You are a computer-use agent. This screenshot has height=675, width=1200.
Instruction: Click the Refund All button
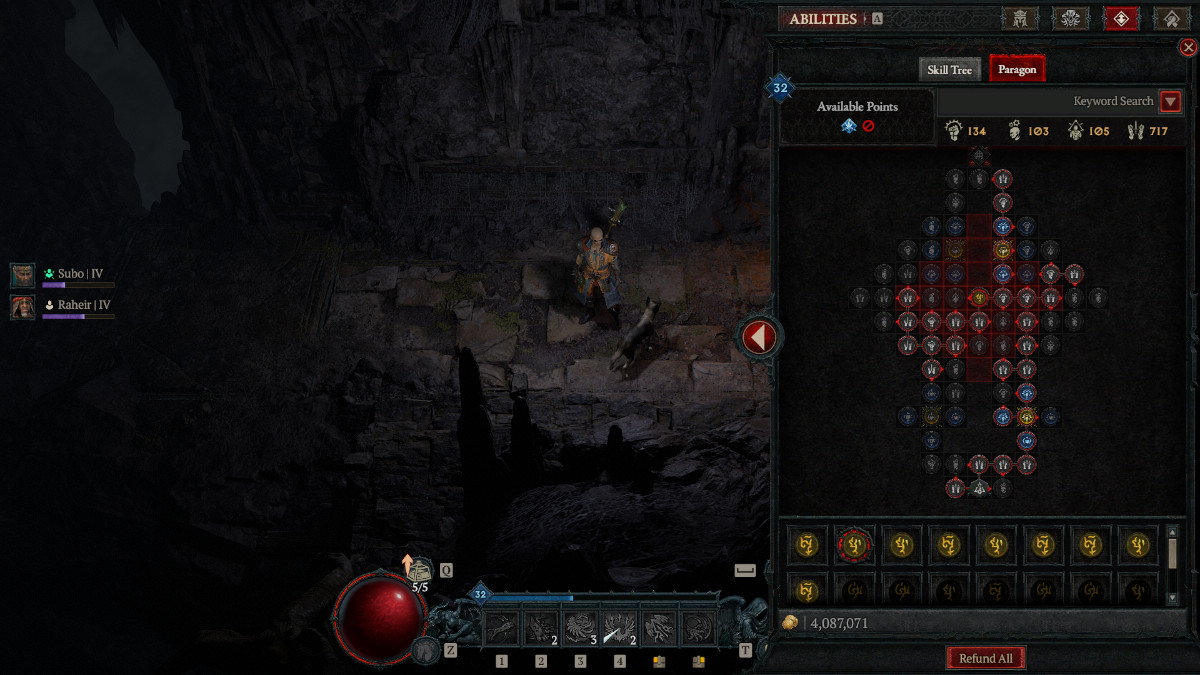pyautogui.click(x=986, y=658)
